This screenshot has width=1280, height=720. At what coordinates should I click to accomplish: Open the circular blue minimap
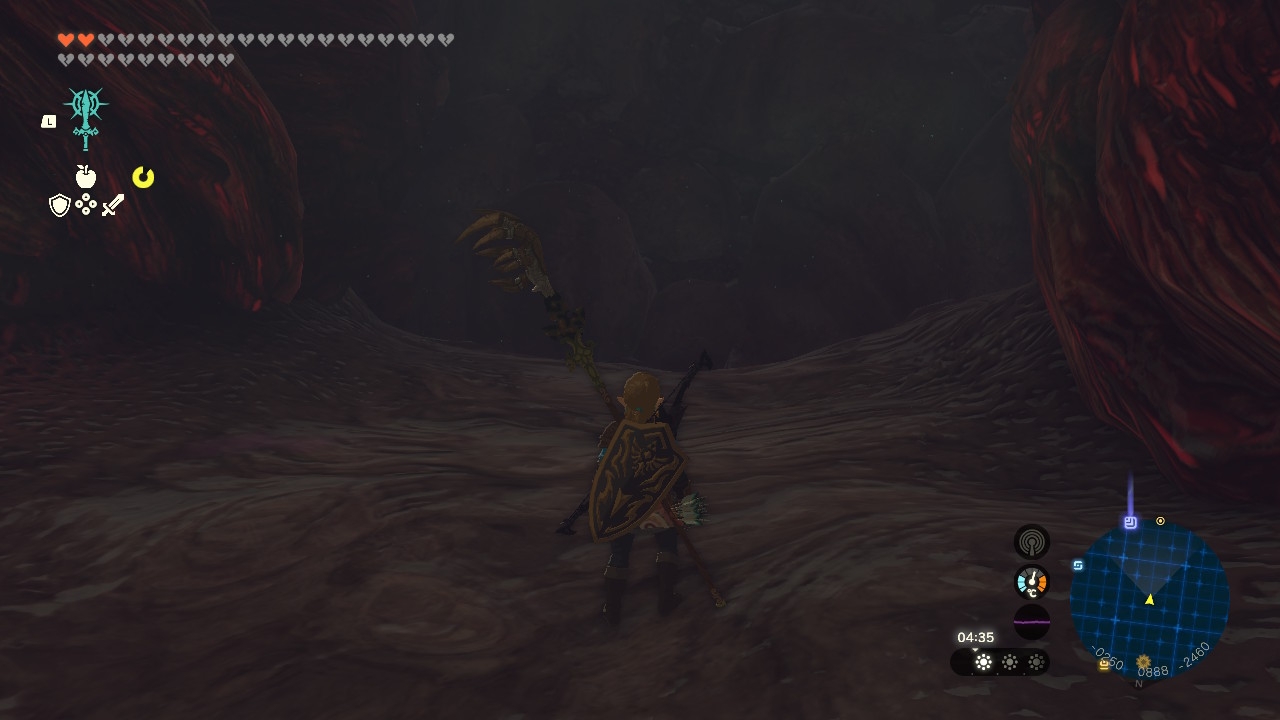(x=1149, y=600)
